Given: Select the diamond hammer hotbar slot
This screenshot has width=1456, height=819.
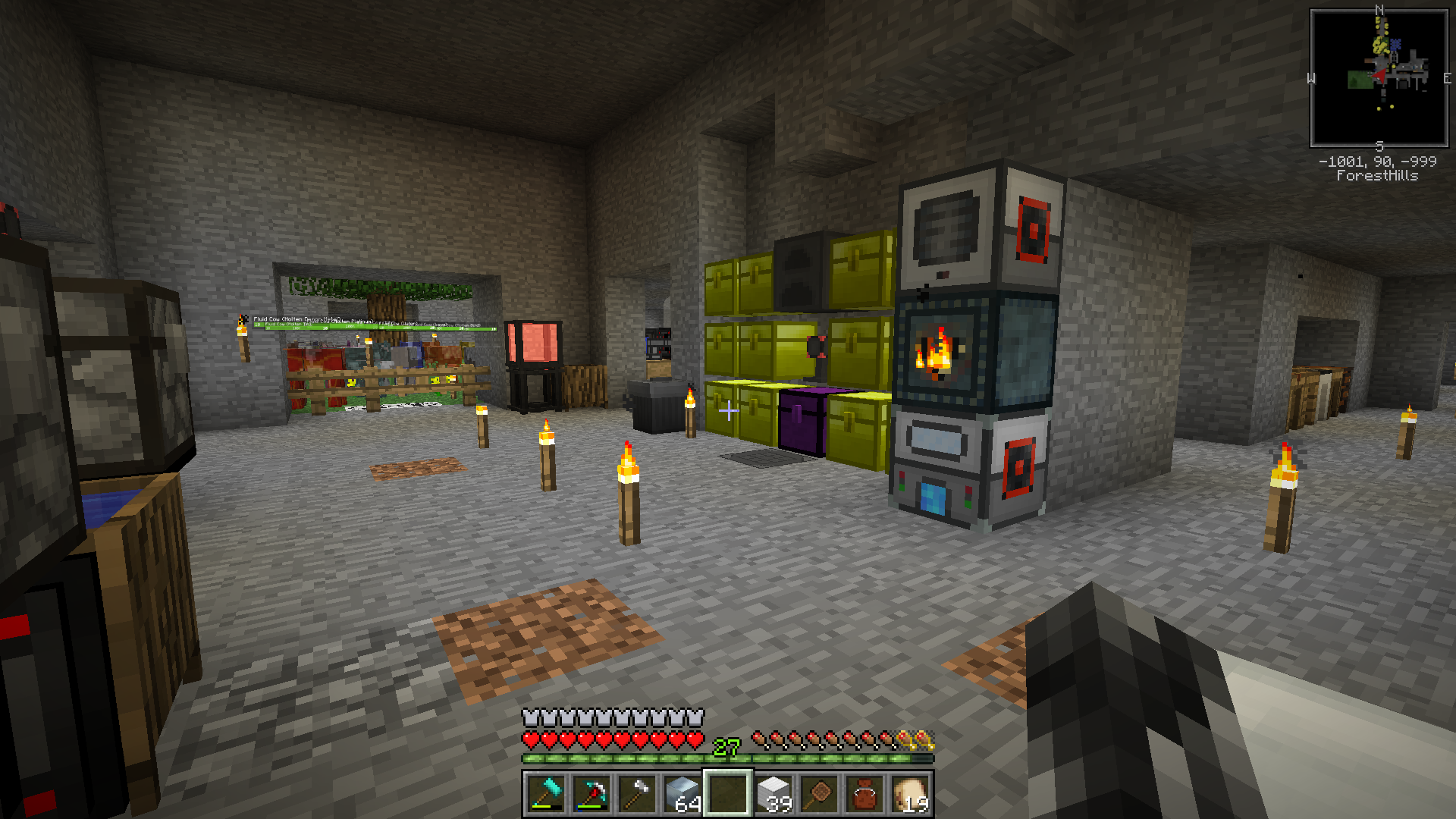Looking at the screenshot, I should tap(545, 794).
